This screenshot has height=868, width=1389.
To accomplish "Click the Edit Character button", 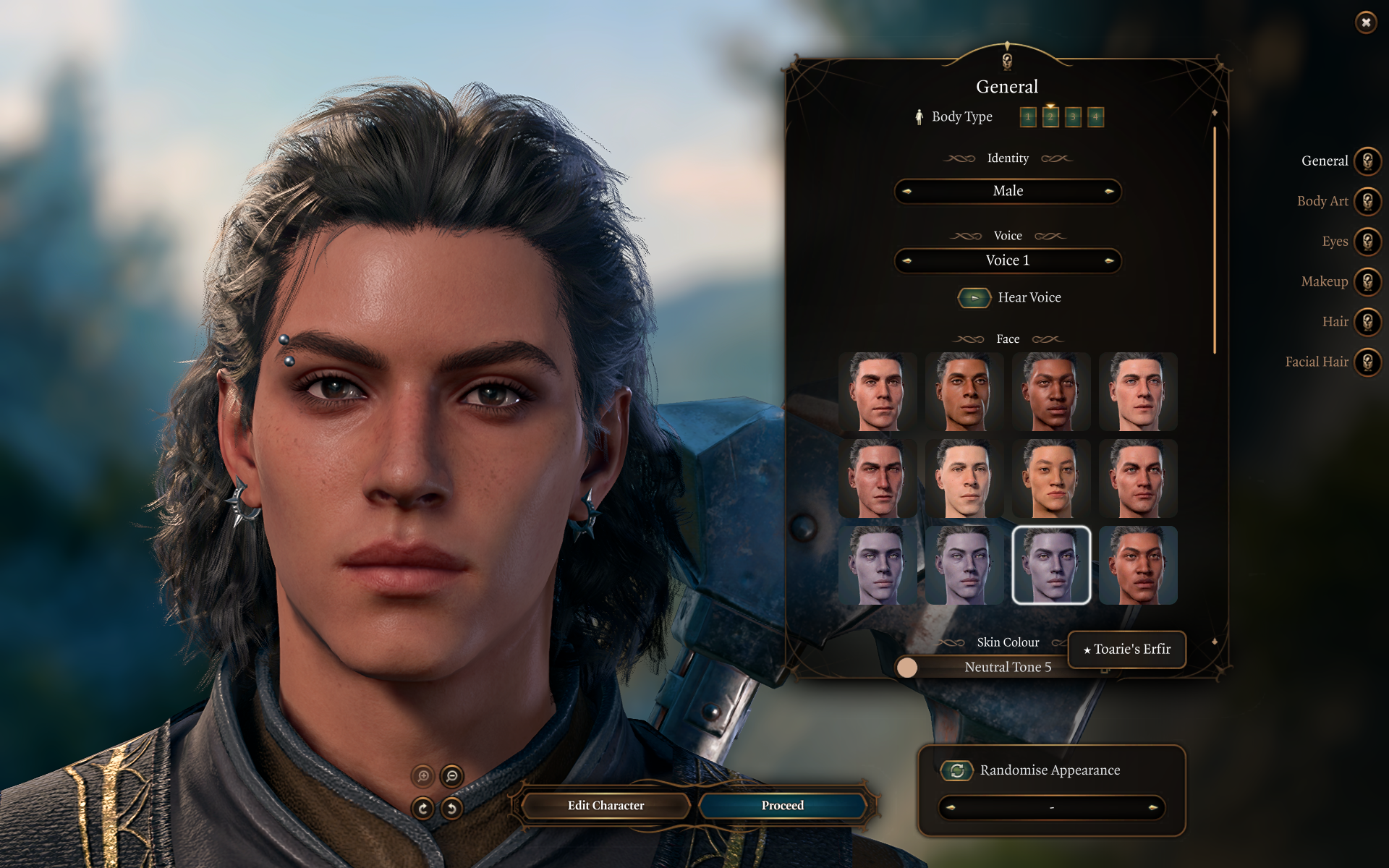I will tap(606, 806).
